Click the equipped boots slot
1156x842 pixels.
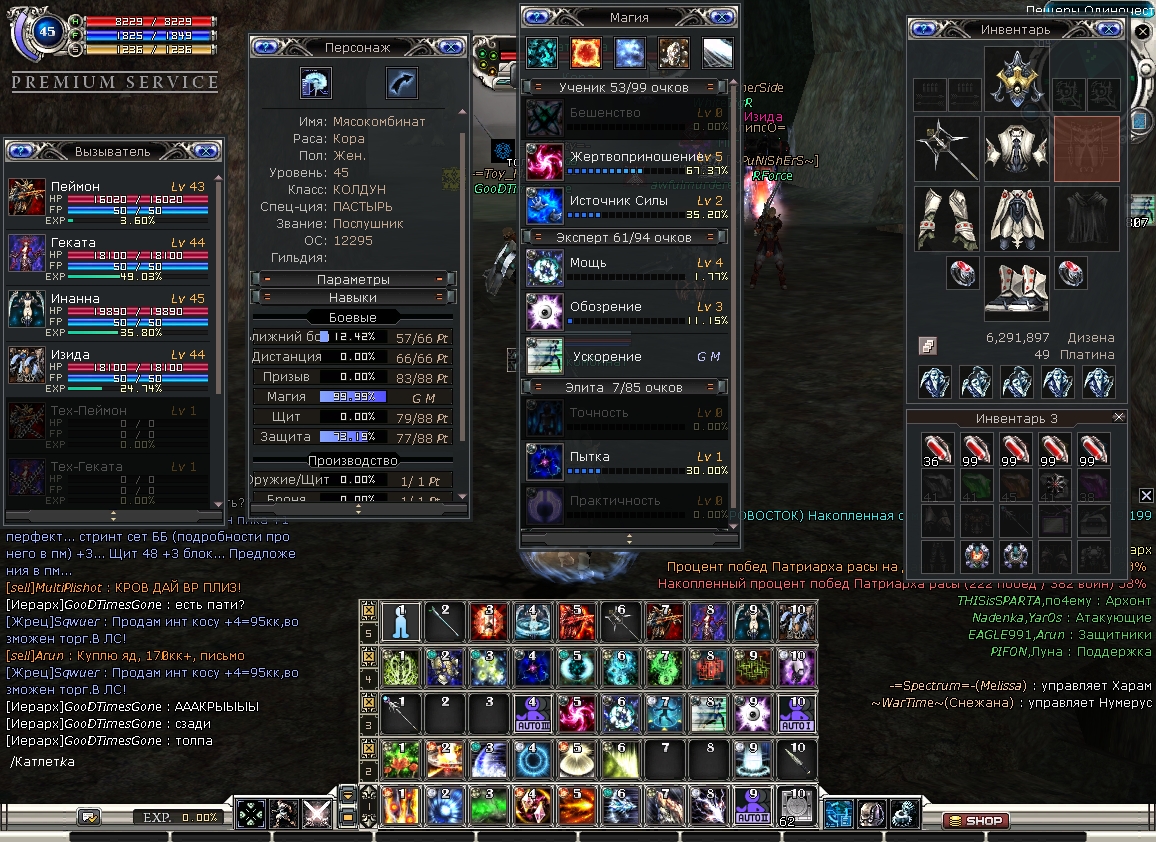click(1017, 288)
